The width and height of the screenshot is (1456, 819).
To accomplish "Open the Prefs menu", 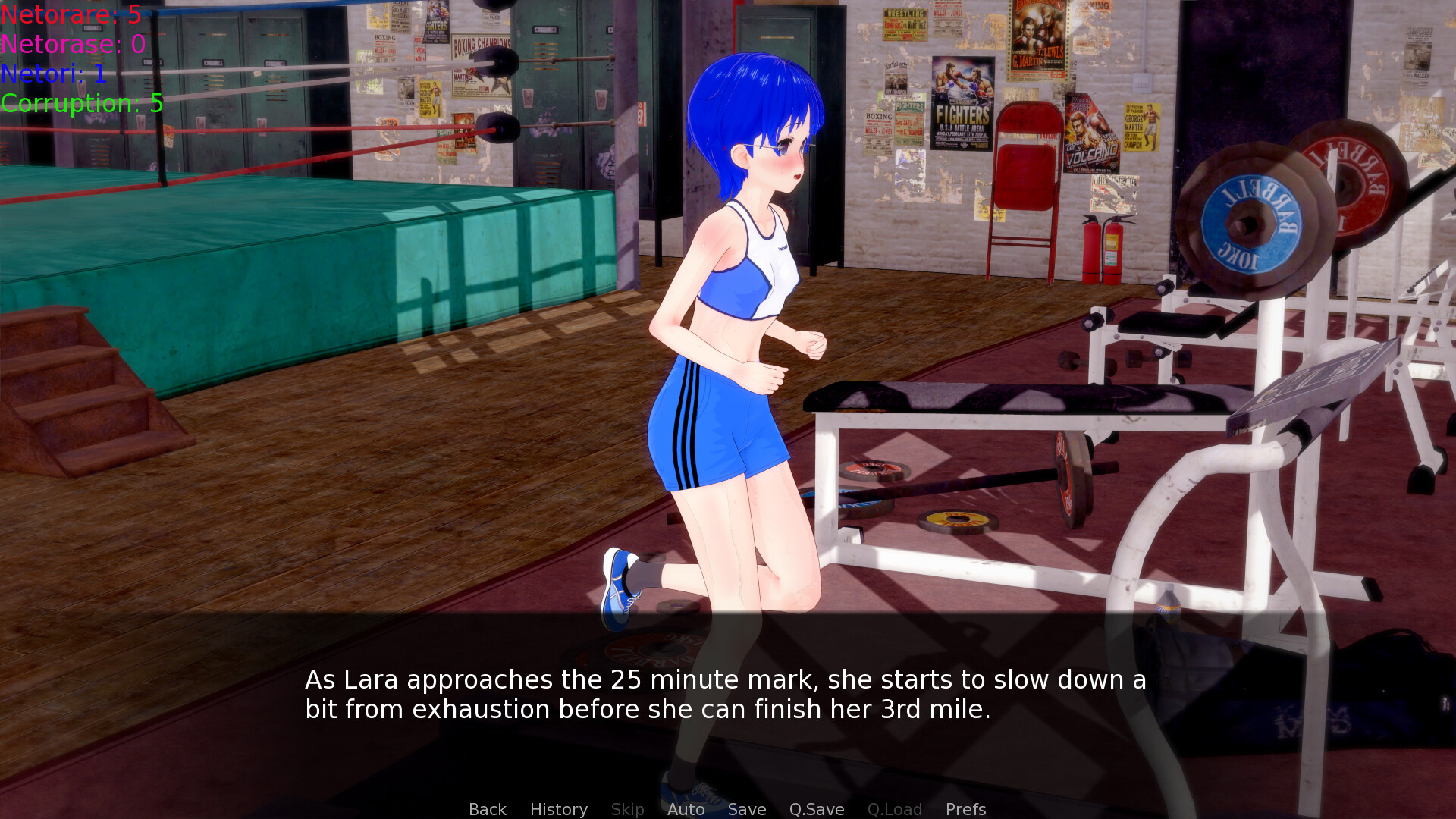I will [965, 809].
